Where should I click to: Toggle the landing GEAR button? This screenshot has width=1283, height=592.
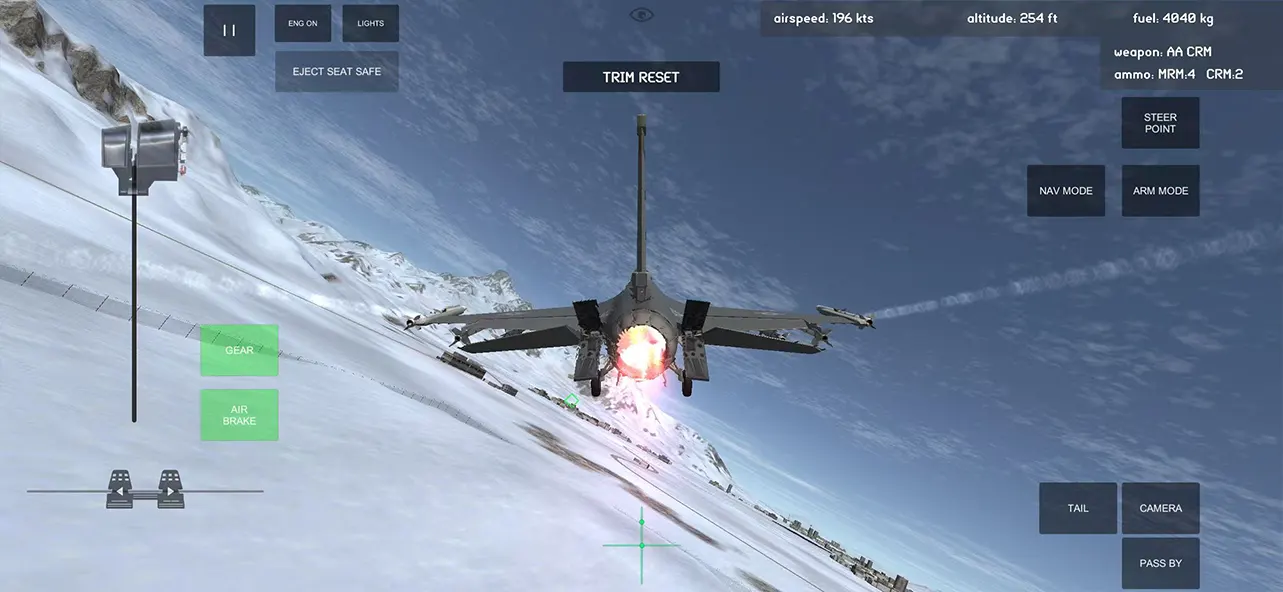(x=239, y=350)
